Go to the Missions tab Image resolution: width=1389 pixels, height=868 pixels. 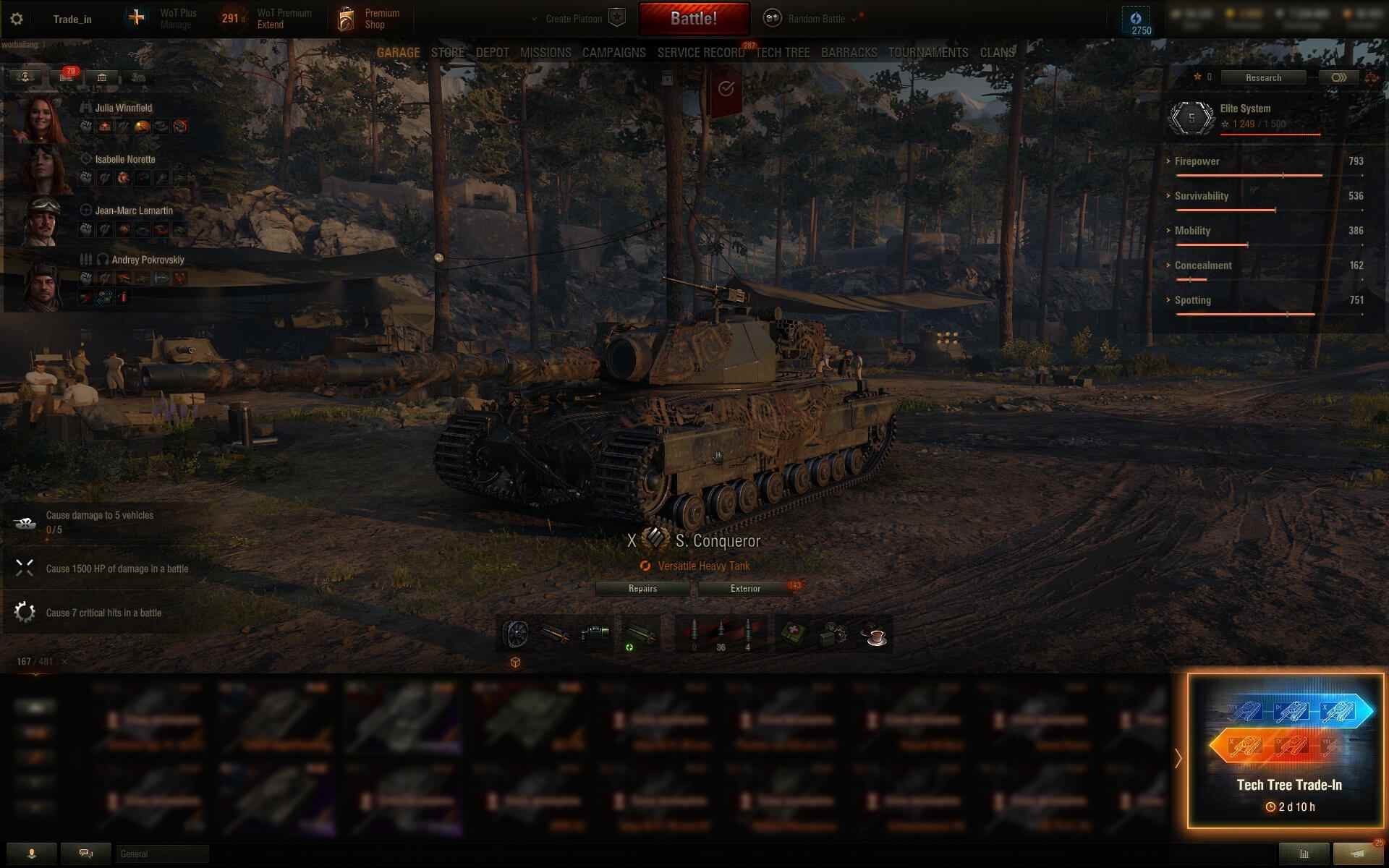[x=545, y=53]
